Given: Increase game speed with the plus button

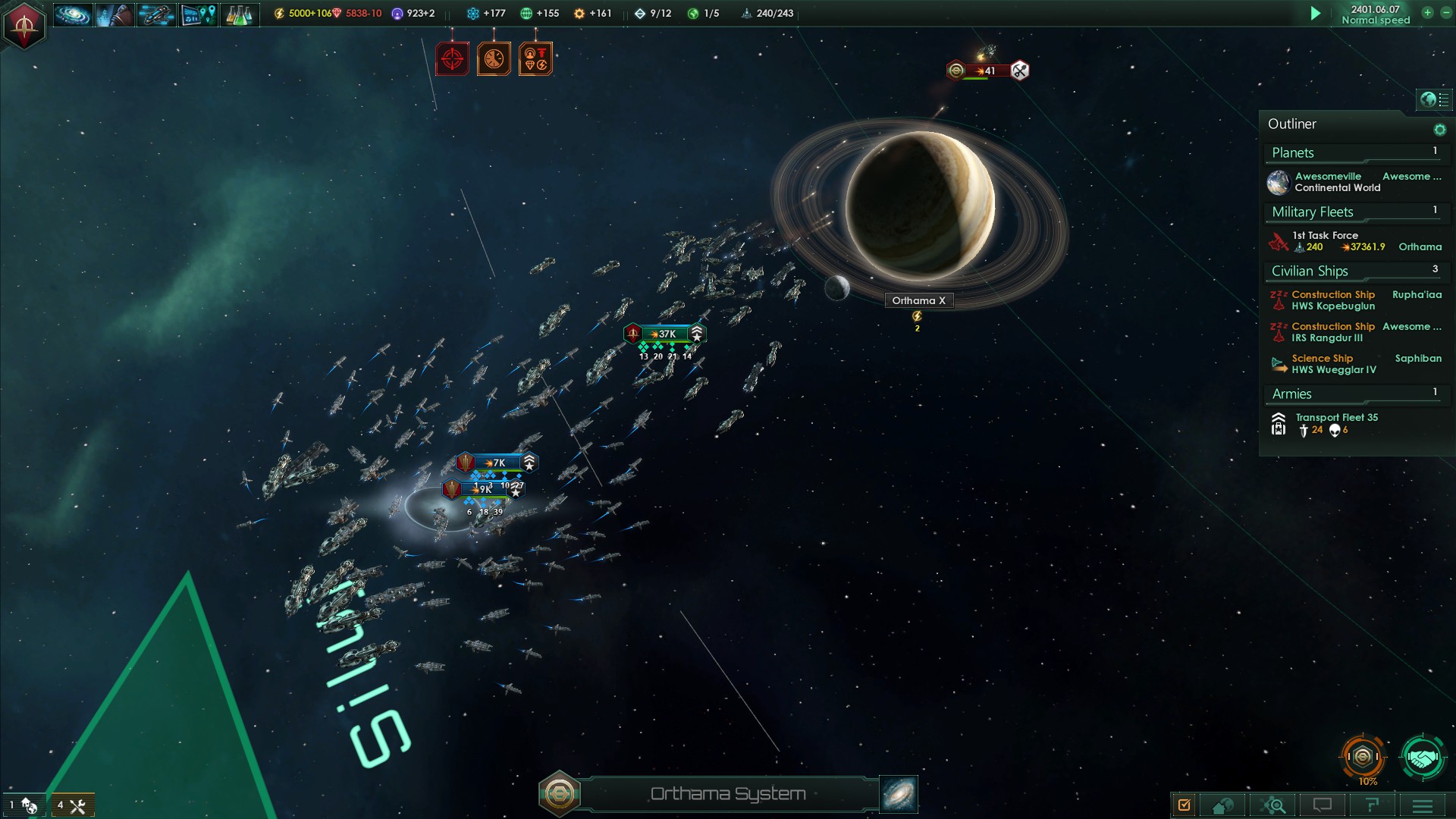Looking at the screenshot, I should 1427,13.
